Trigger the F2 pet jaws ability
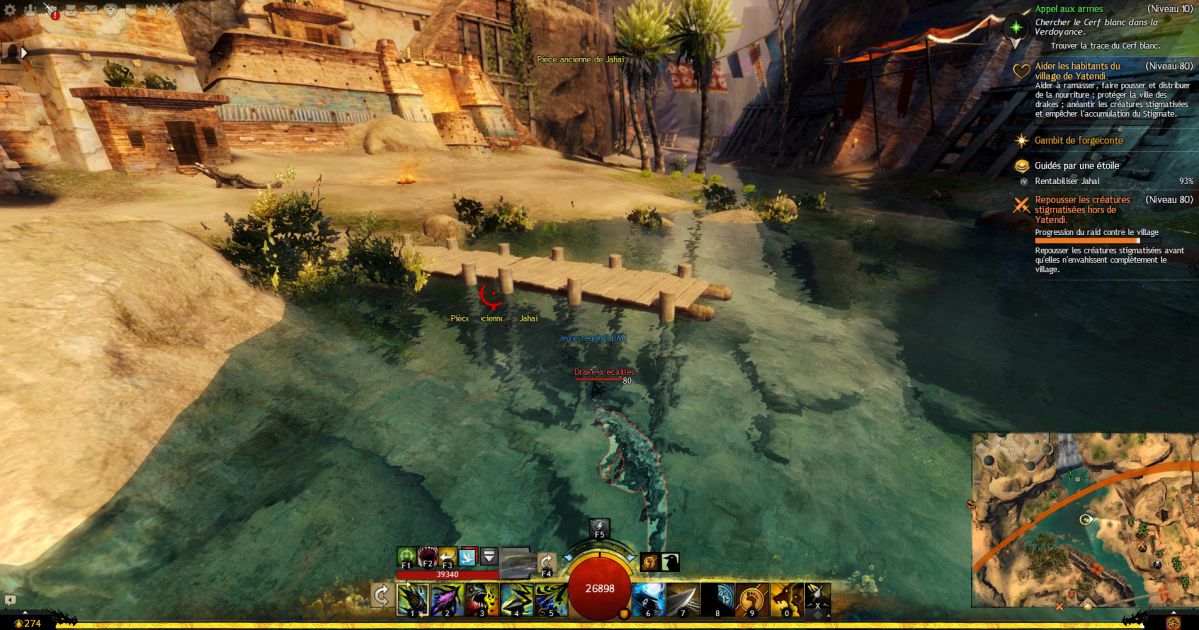Image resolution: width=1199 pixels, height=630 pixels. pos(428,556)
